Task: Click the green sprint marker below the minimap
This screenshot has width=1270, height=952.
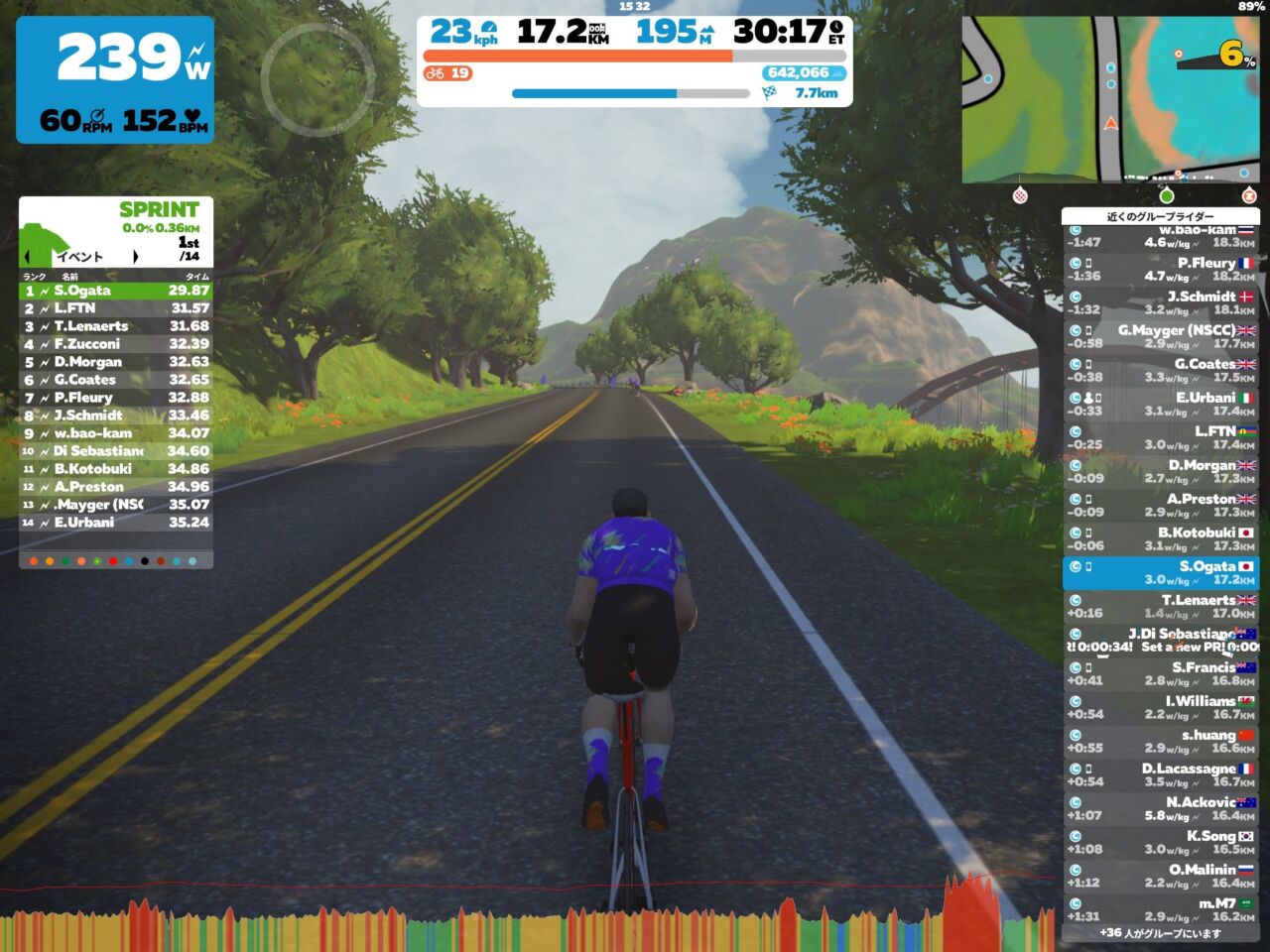Action: coord(1167,195)
